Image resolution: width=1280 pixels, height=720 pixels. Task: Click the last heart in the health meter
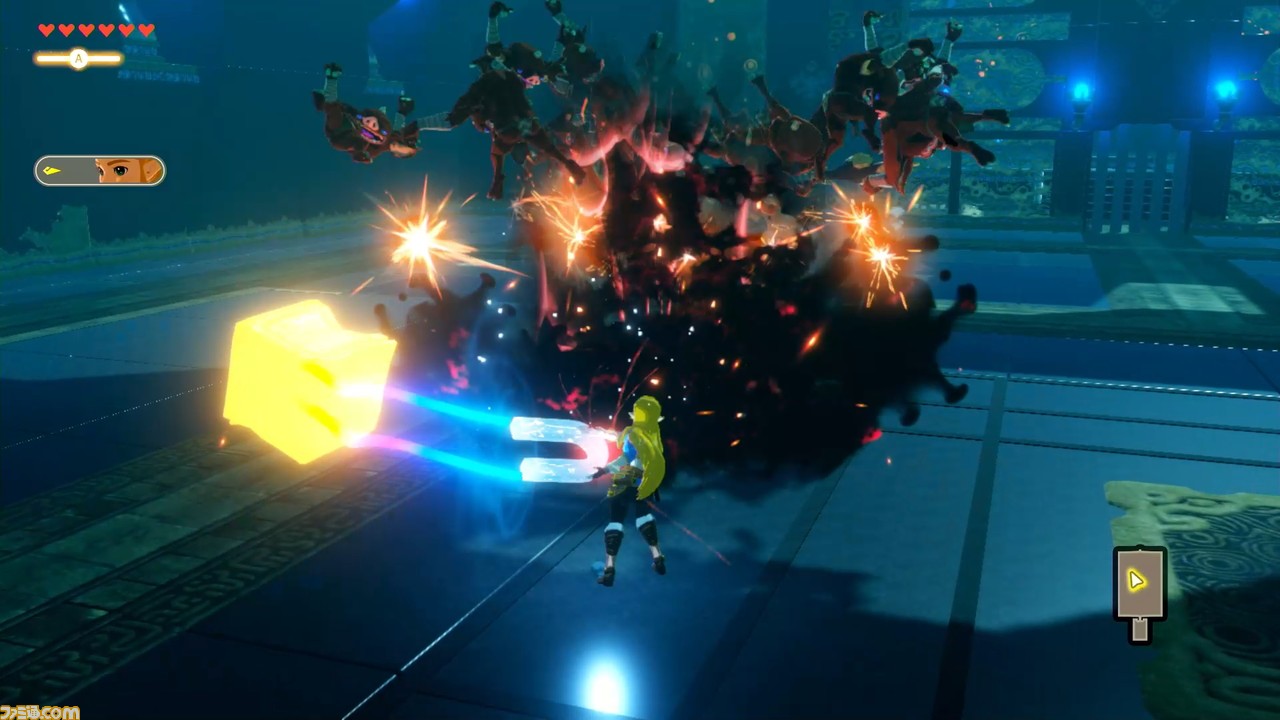[147, 30]
